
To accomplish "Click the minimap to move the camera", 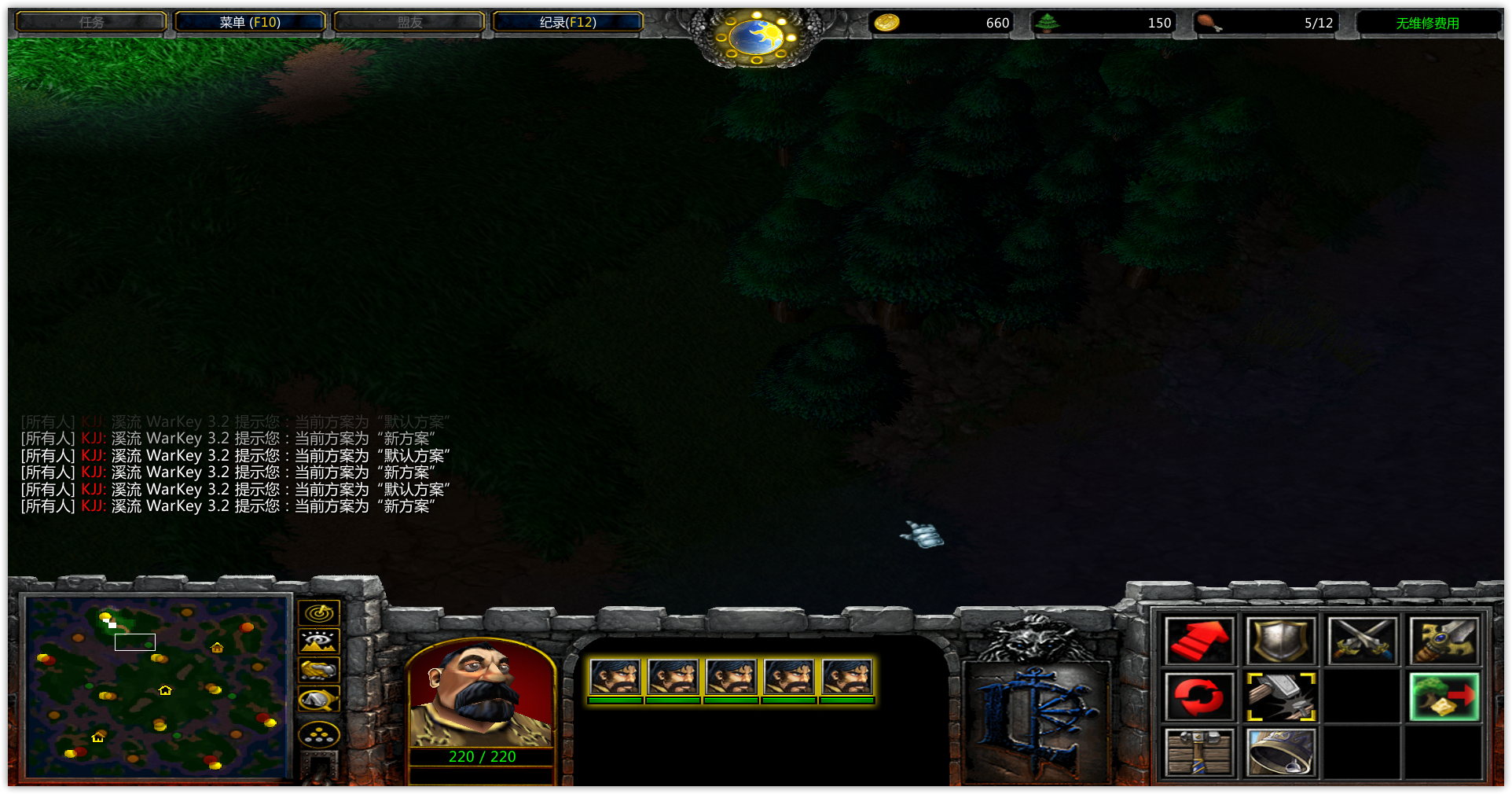I will click(157, 688).
